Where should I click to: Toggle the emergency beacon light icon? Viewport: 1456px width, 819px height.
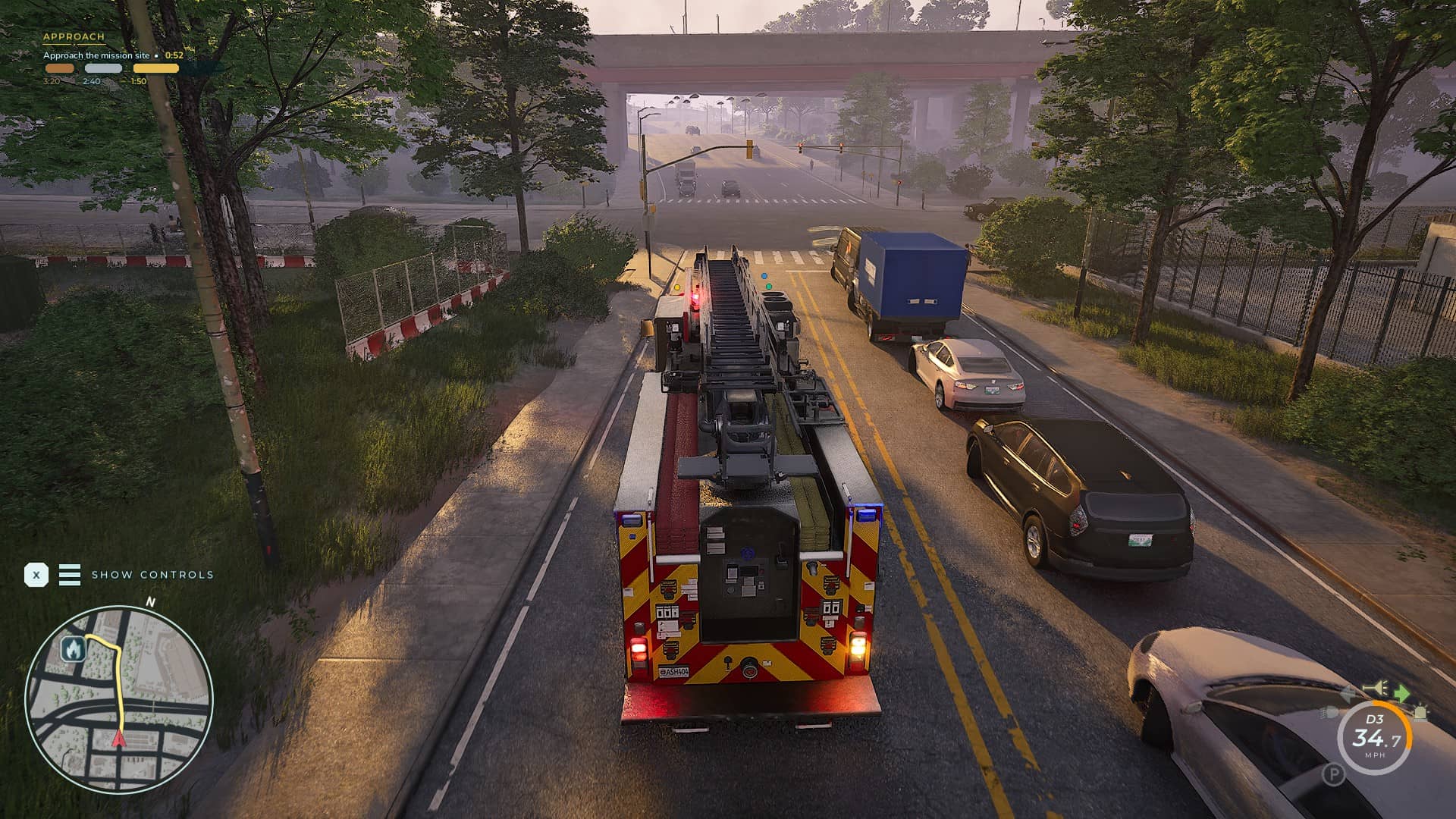1420,713
